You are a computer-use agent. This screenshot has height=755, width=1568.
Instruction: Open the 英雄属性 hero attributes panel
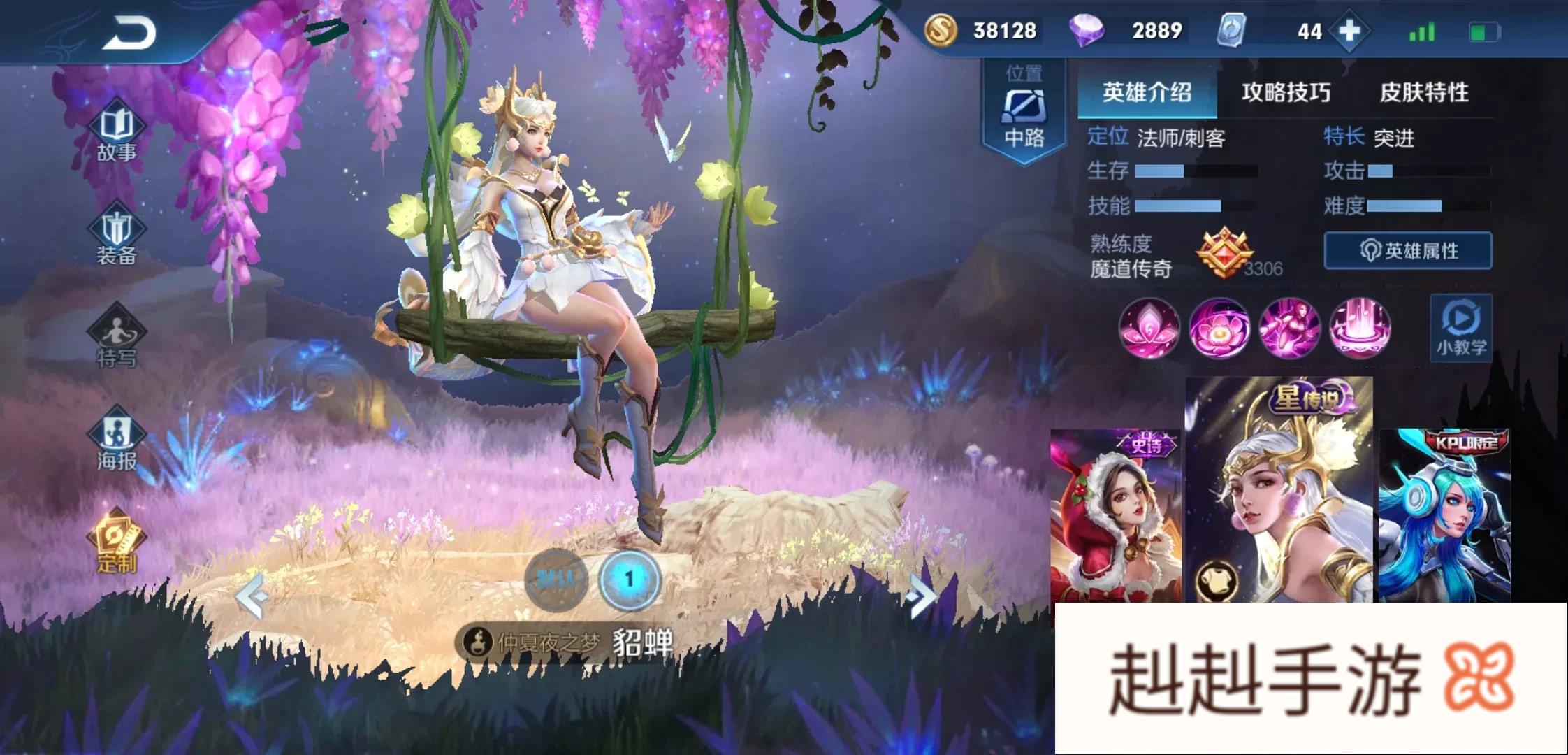click(1408, 251)
